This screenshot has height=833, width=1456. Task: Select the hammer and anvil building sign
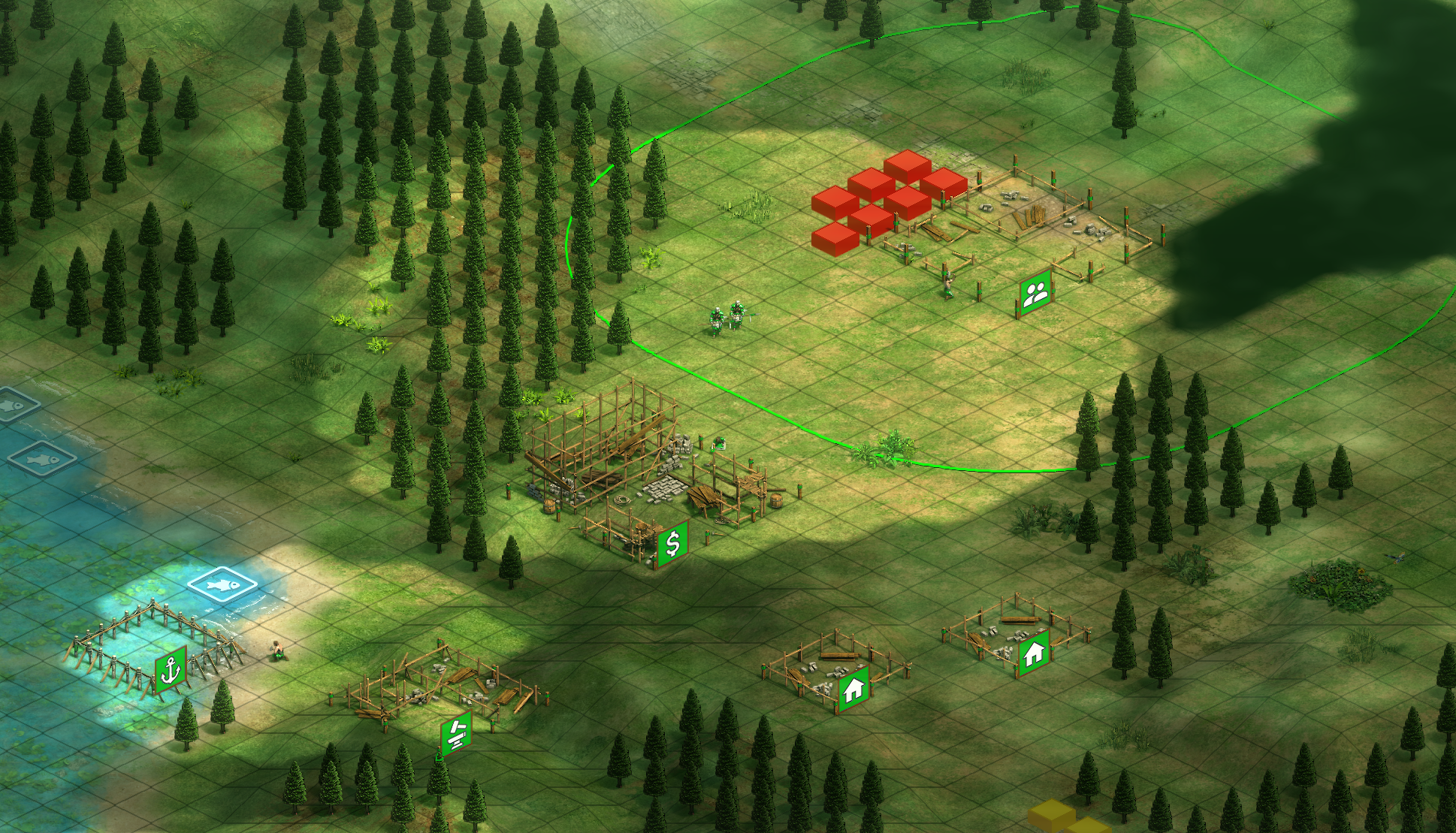456,732
